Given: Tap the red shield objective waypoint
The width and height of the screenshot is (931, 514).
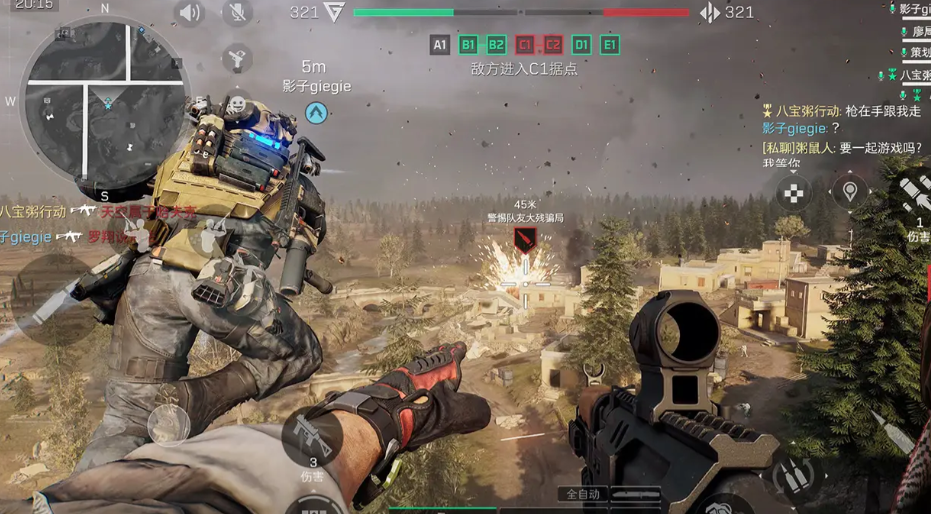Looking at the screenshot, I should pos(525,239).
